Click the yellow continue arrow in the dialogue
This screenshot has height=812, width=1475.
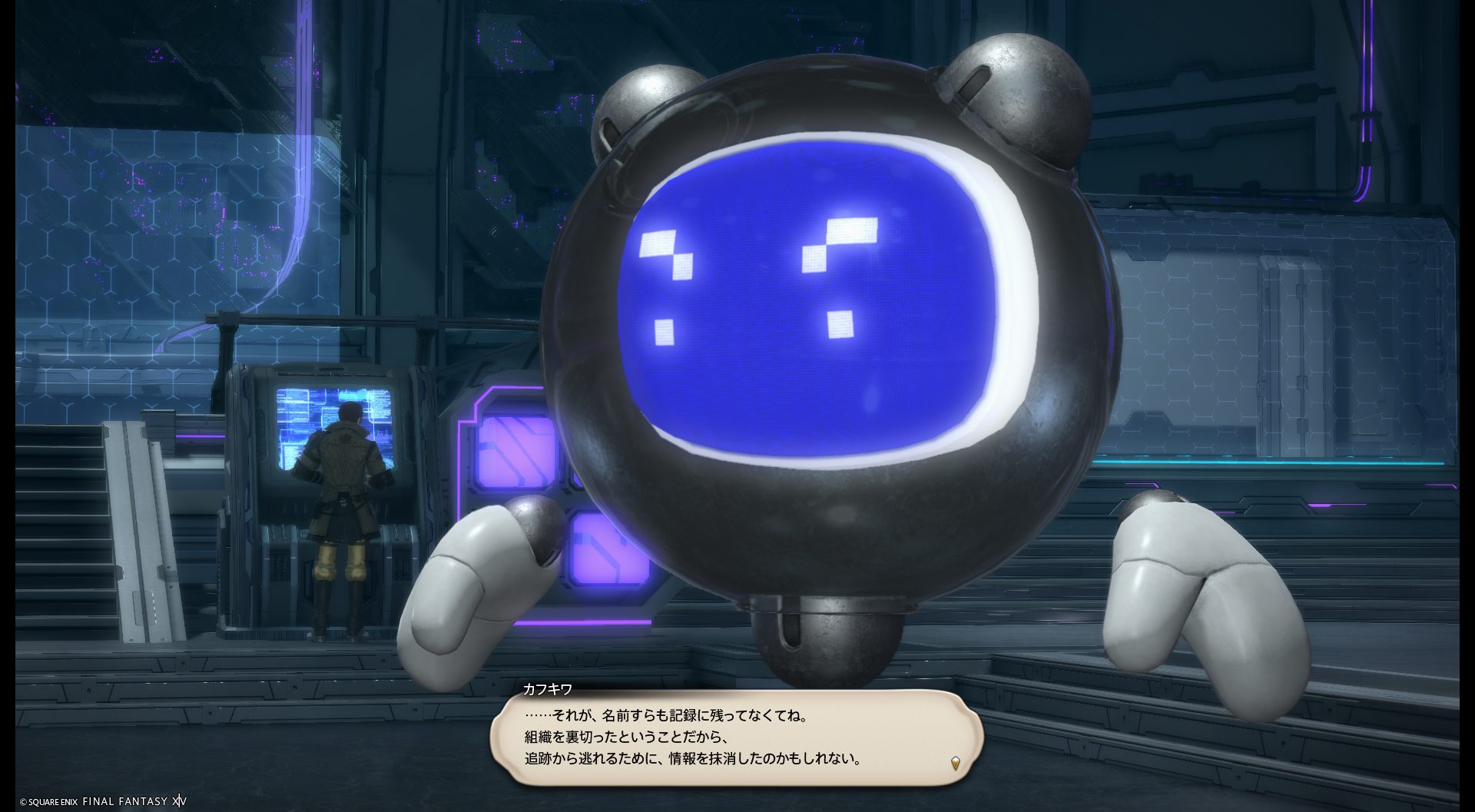[955, 763]
